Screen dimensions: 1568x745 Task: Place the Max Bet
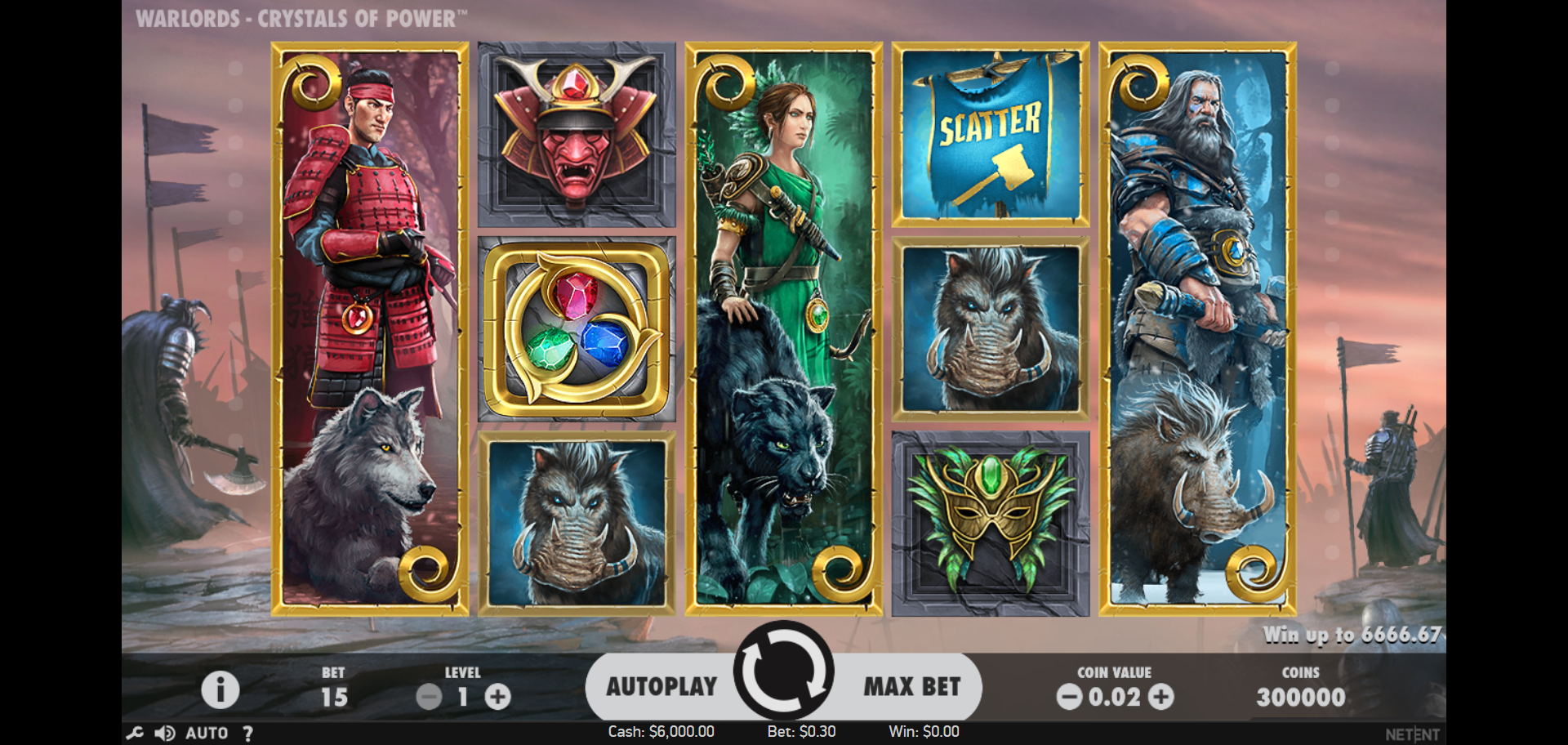(x=911, y=687)
